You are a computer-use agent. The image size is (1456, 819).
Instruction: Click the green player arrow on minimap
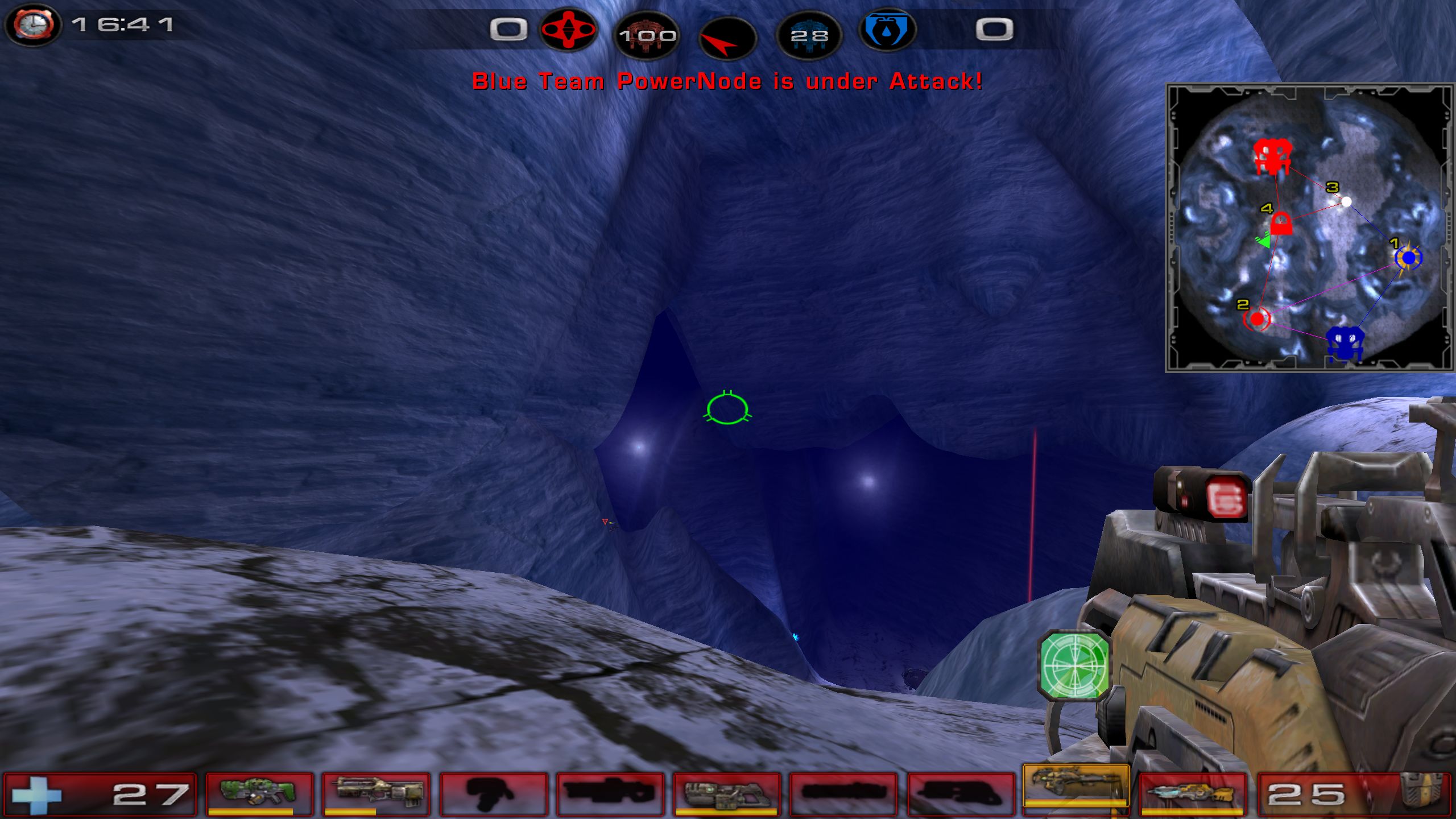pos(1264,241)
